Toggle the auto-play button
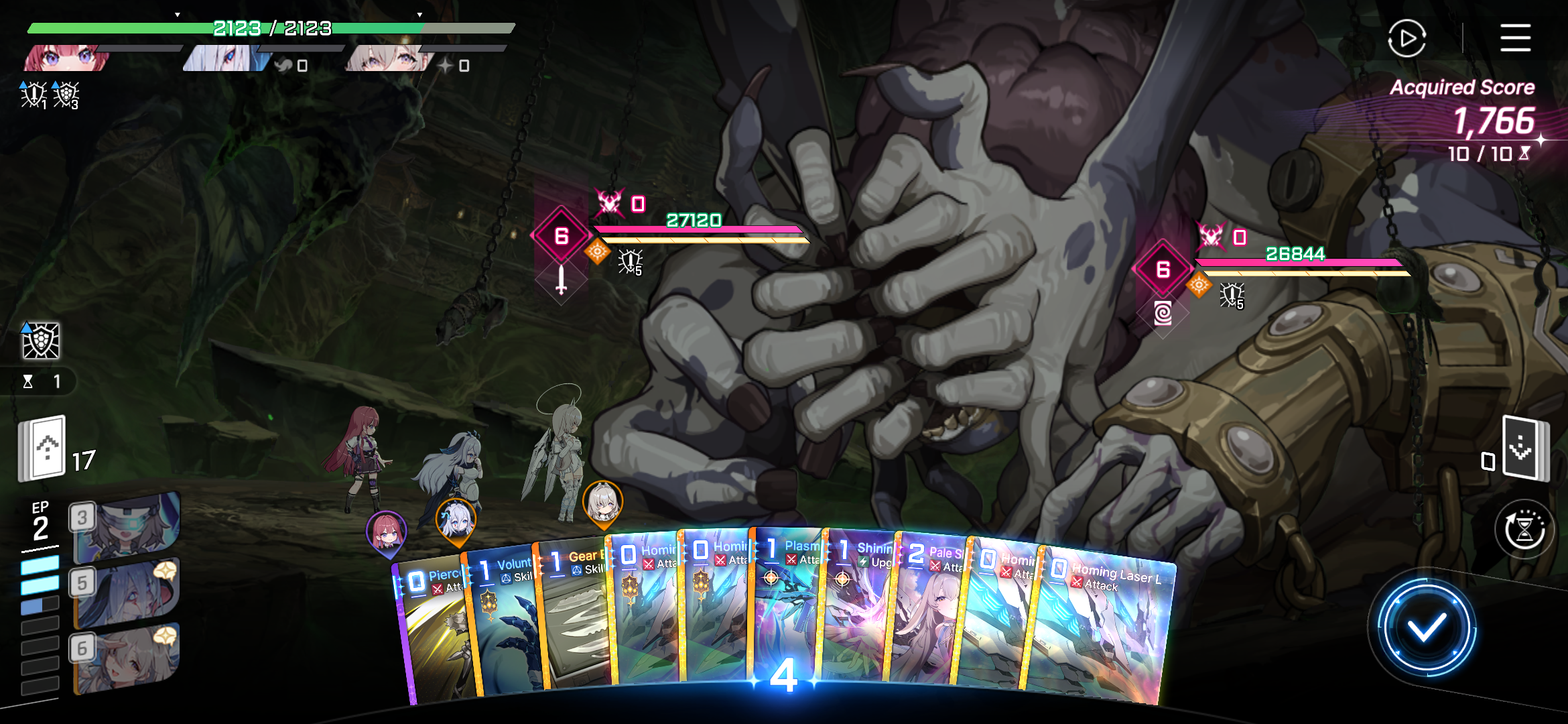 (x=1407, y=38)
